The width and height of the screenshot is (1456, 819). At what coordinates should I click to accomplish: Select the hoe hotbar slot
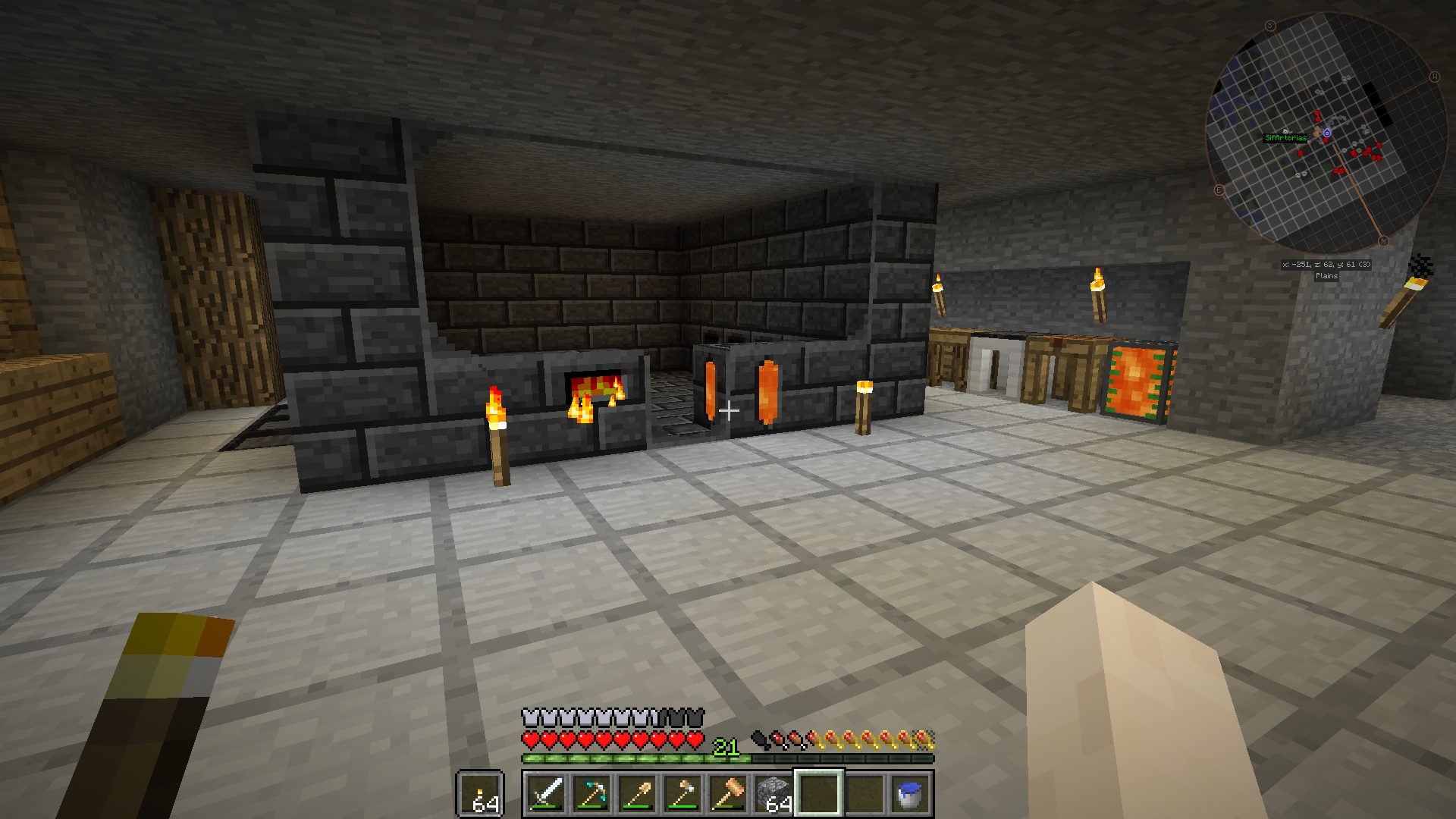pos(682,793)
